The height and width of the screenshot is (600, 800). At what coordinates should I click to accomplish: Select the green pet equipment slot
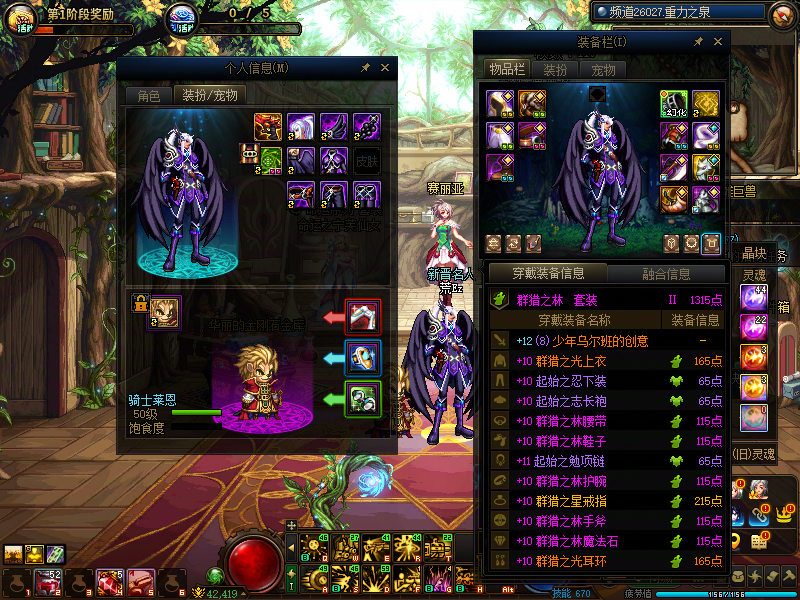[361, 398]
